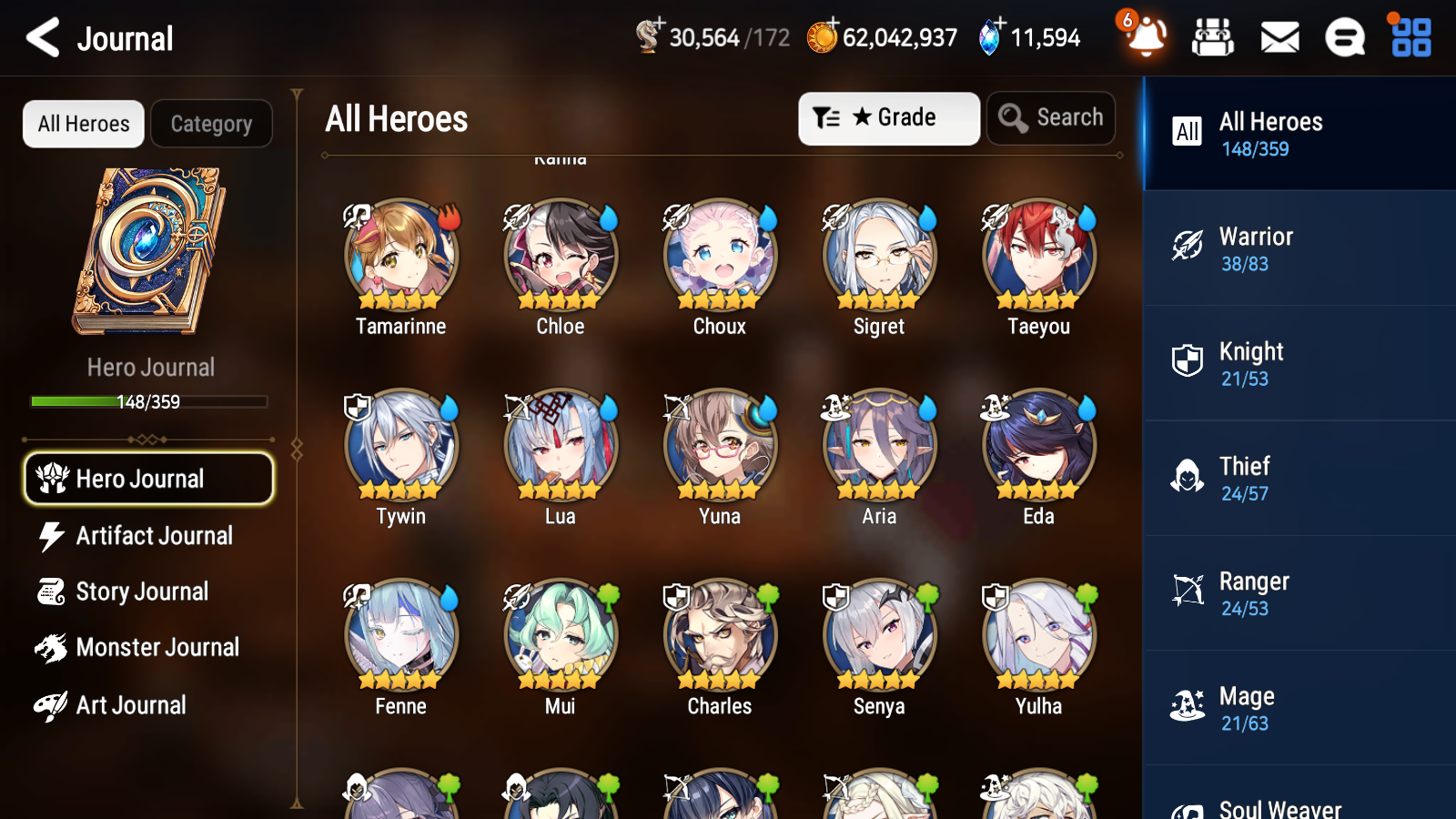This screenshot has width=1456, height=819.
Task: Click the Hero Journal 148/359 progress bar
Action: pos(148,400)
